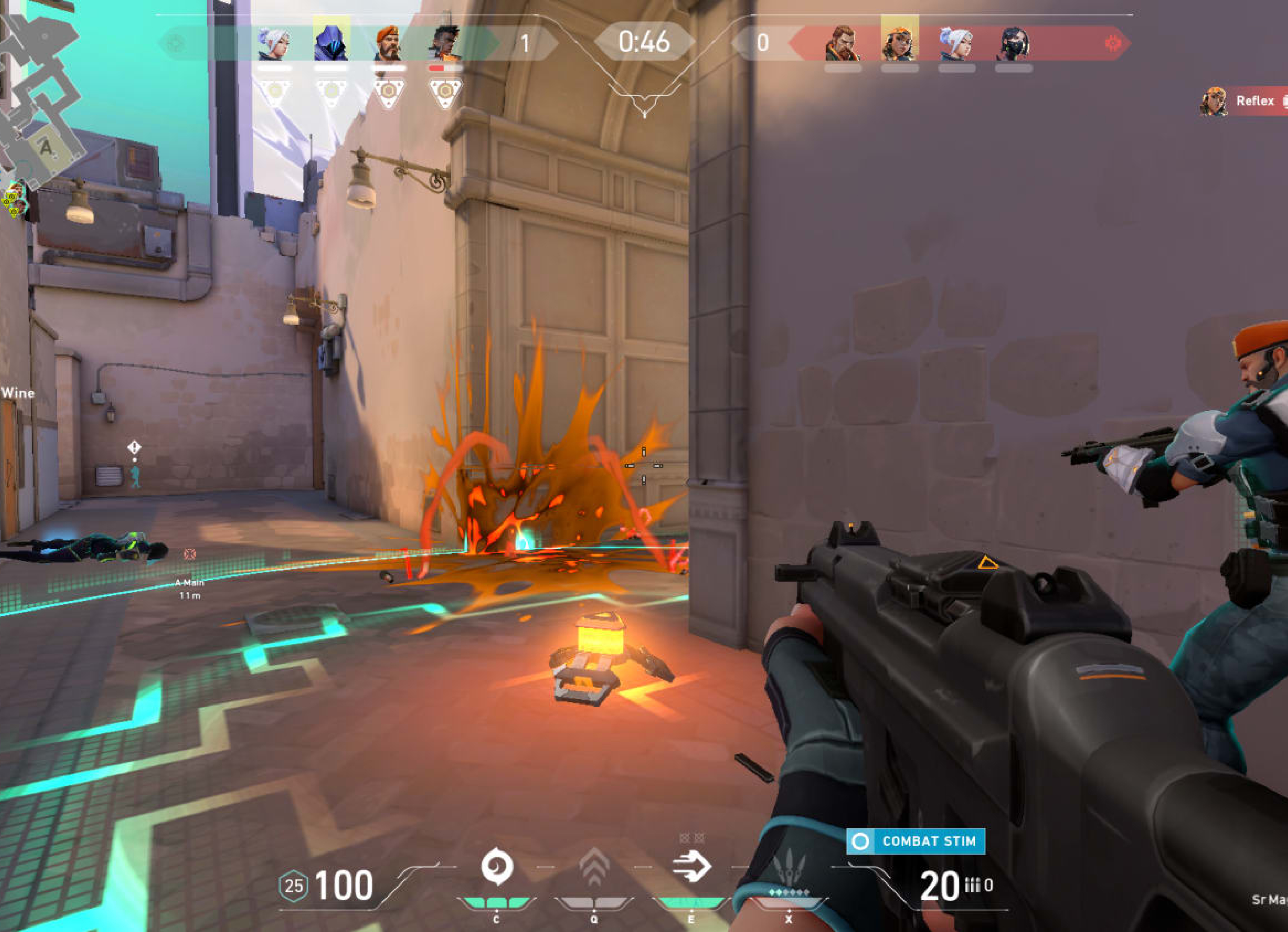Click the Combat Stim buff indicator
This screenshot has width=1288, height=932.
point(916,841)
